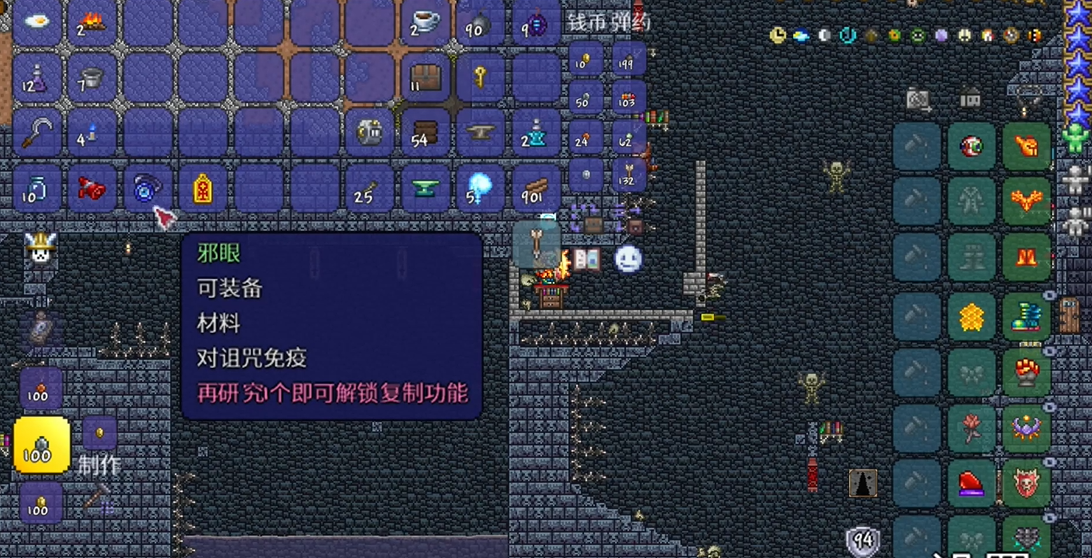Pick the wooden chest stack
This screenshot has width=1092, height=558.
(426, 77)
